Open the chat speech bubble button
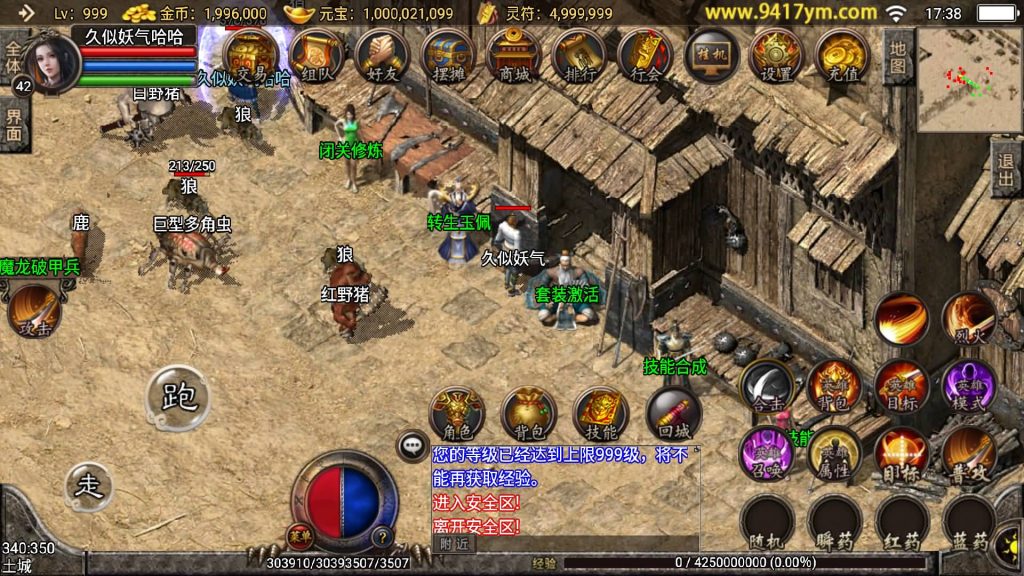The width and height of the screenshot is (1024, 576). coord(412,445)
